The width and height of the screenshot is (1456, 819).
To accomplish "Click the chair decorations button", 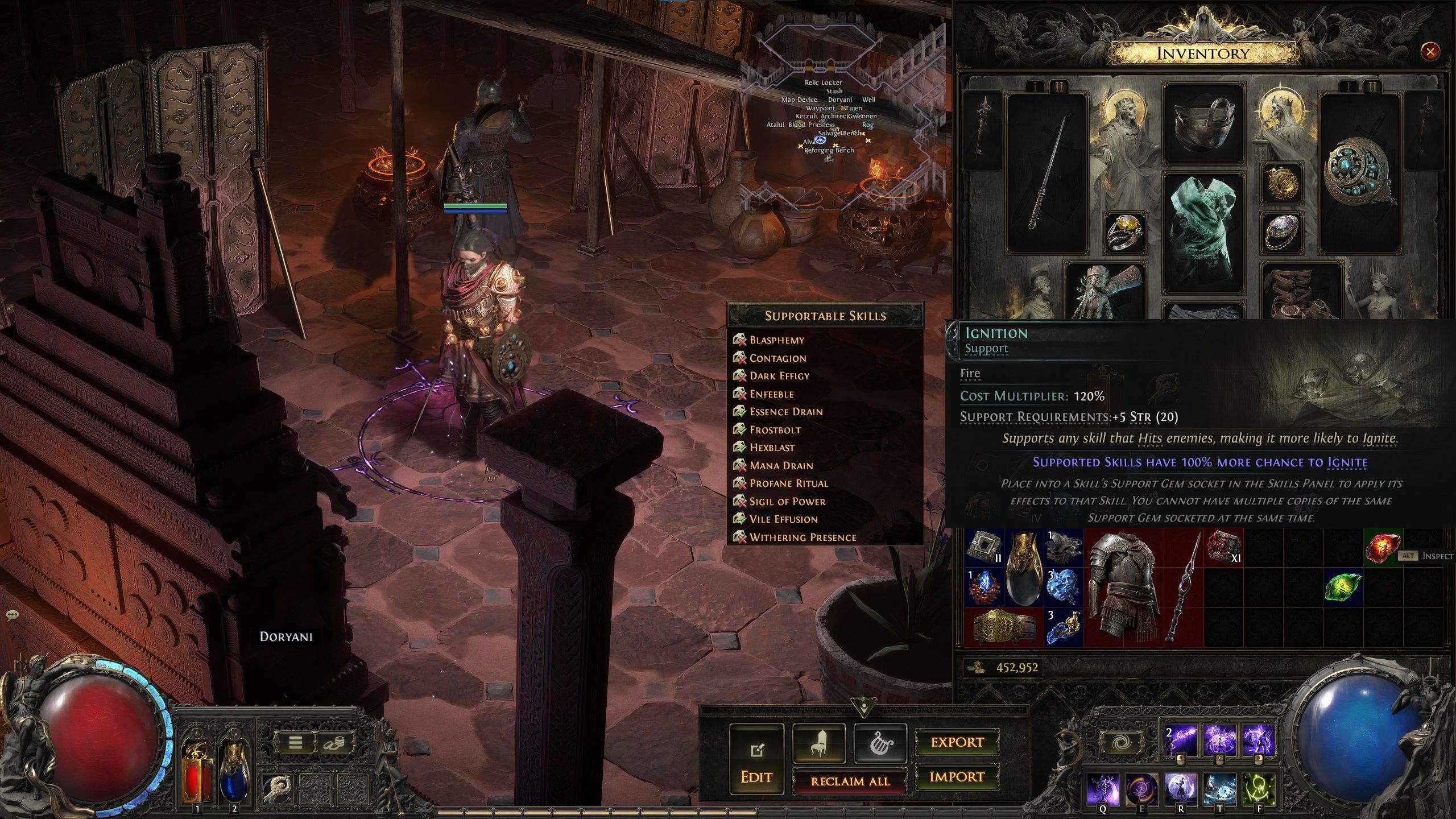I will (818, 743).
